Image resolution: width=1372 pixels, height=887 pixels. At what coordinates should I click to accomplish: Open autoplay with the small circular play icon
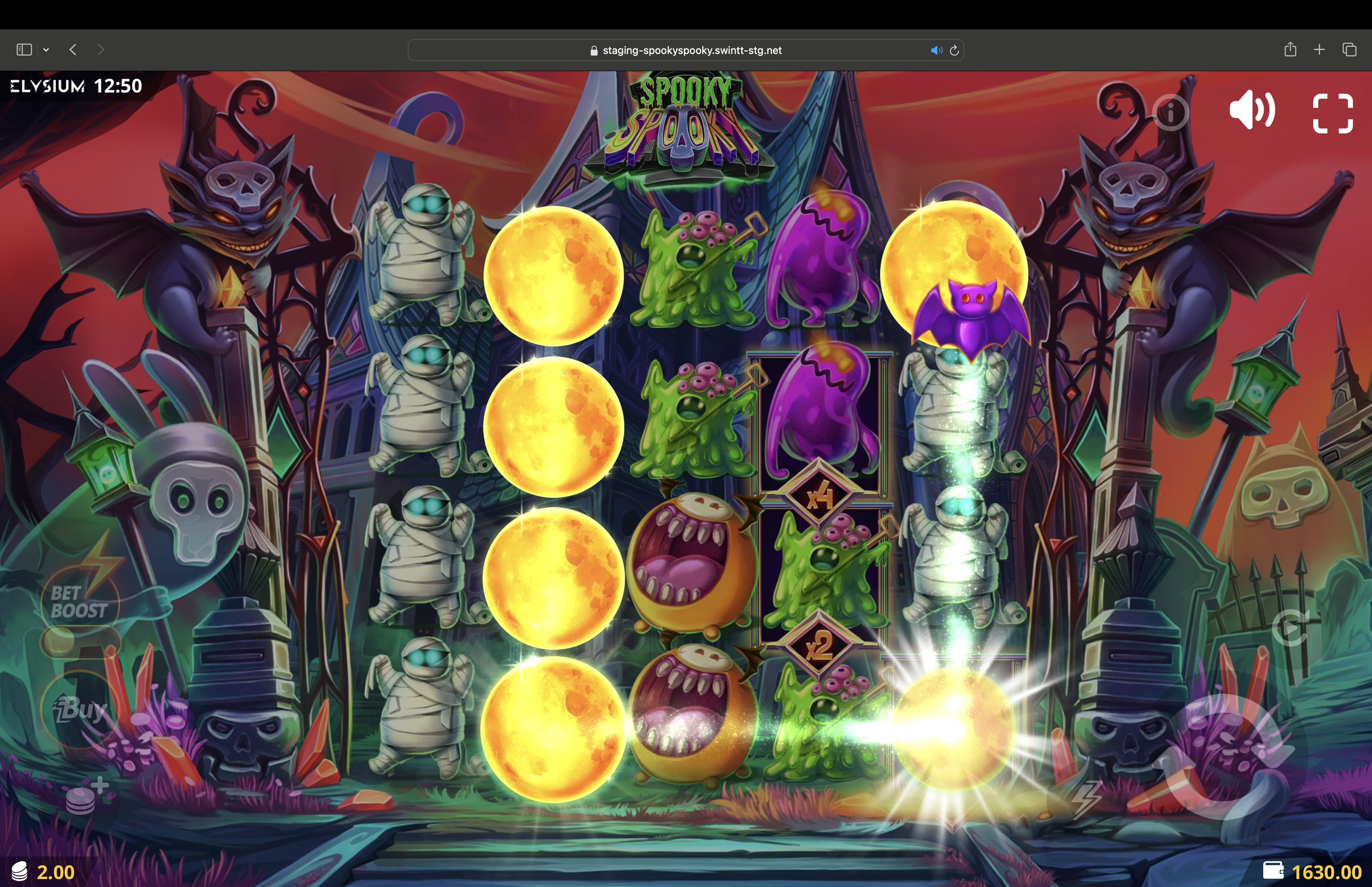1290,627
